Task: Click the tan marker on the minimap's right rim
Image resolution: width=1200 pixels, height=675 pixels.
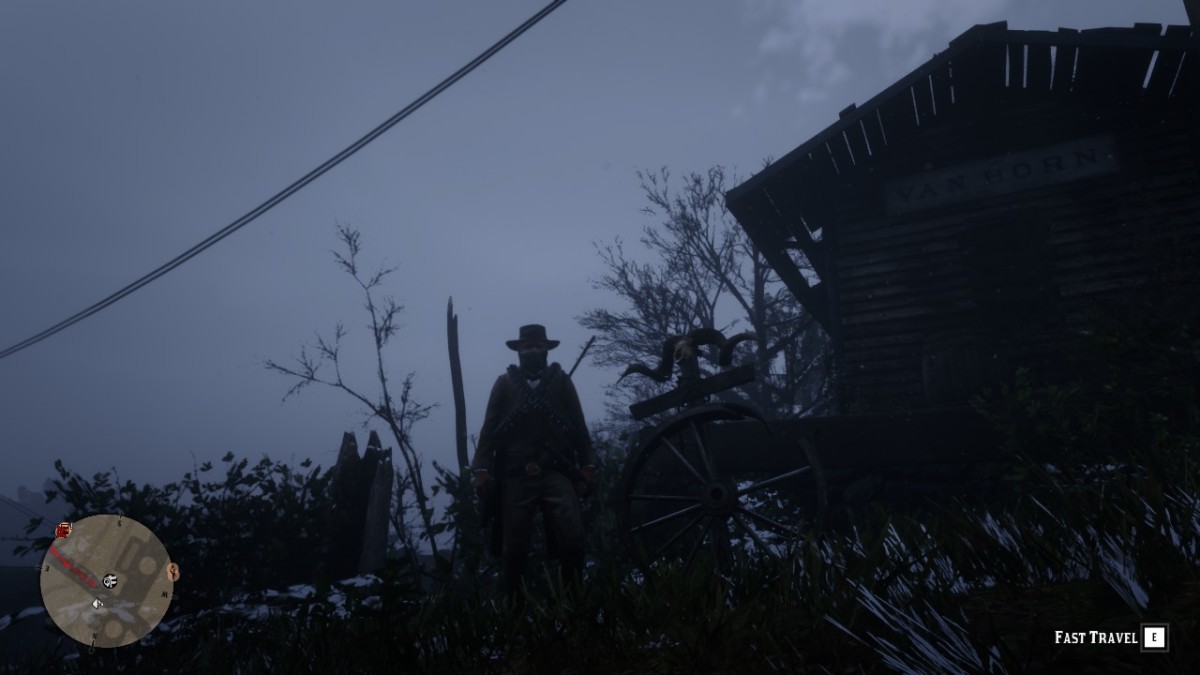Action: coord(172,572)
